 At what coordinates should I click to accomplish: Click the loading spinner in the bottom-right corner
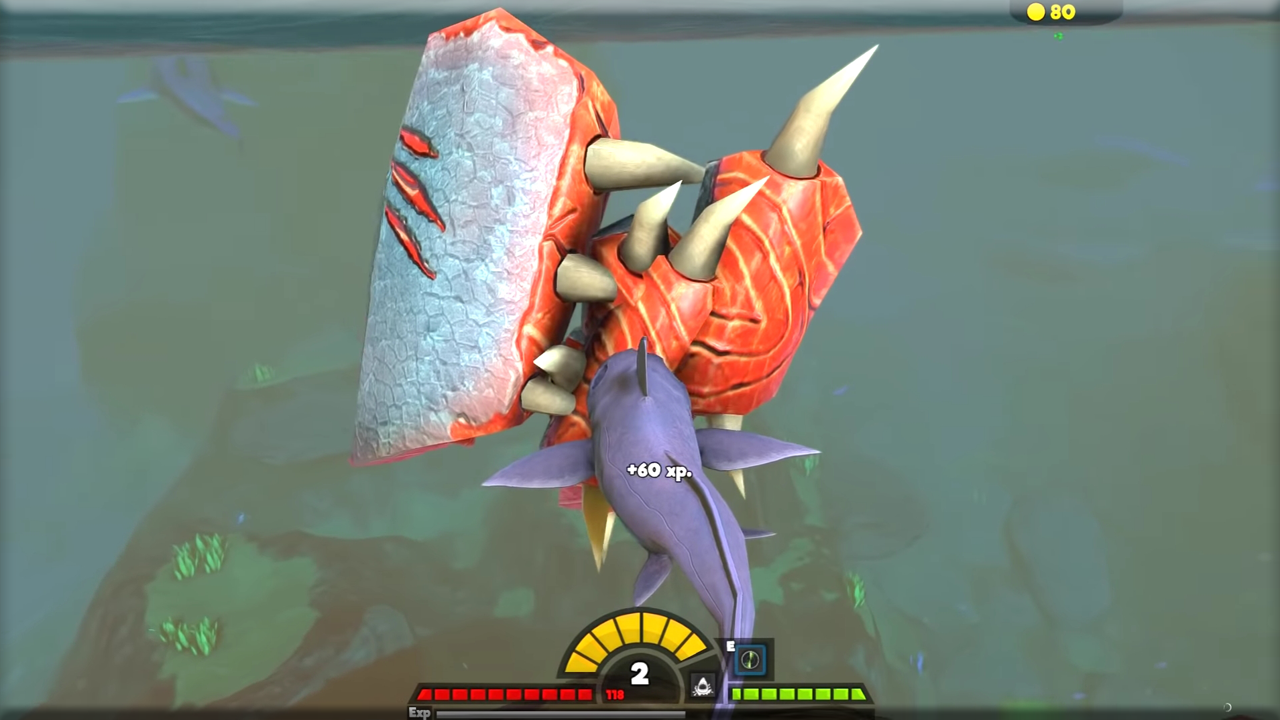[1228, 707]
